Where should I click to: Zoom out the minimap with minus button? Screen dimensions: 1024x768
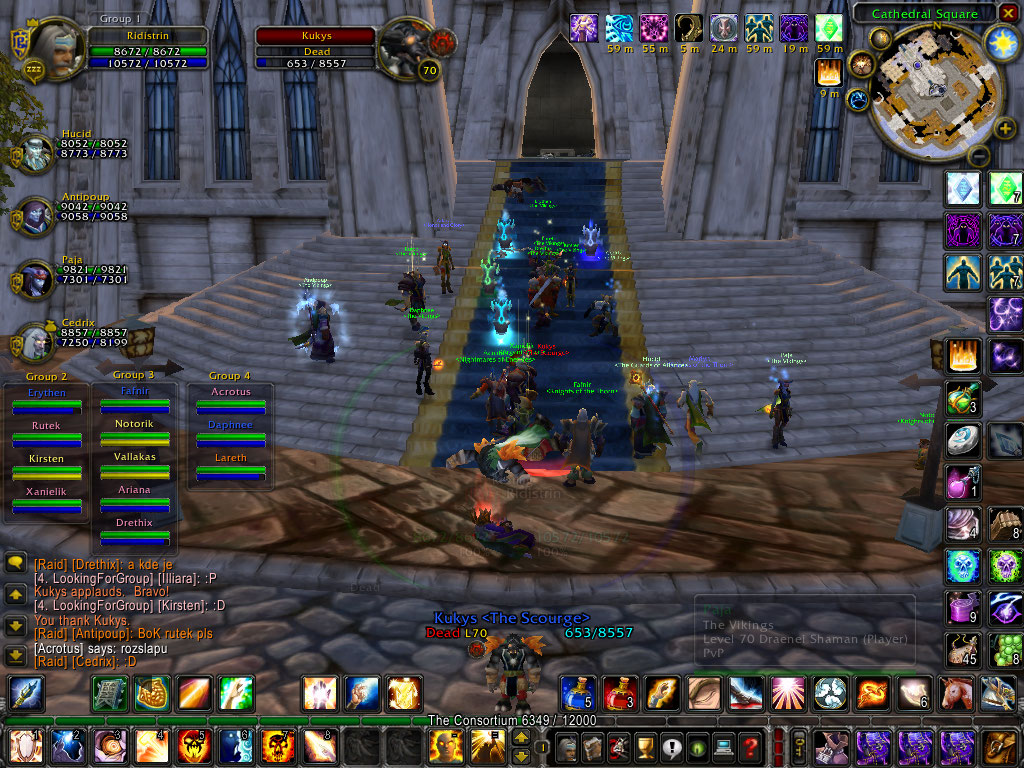[x=979, y=156]
